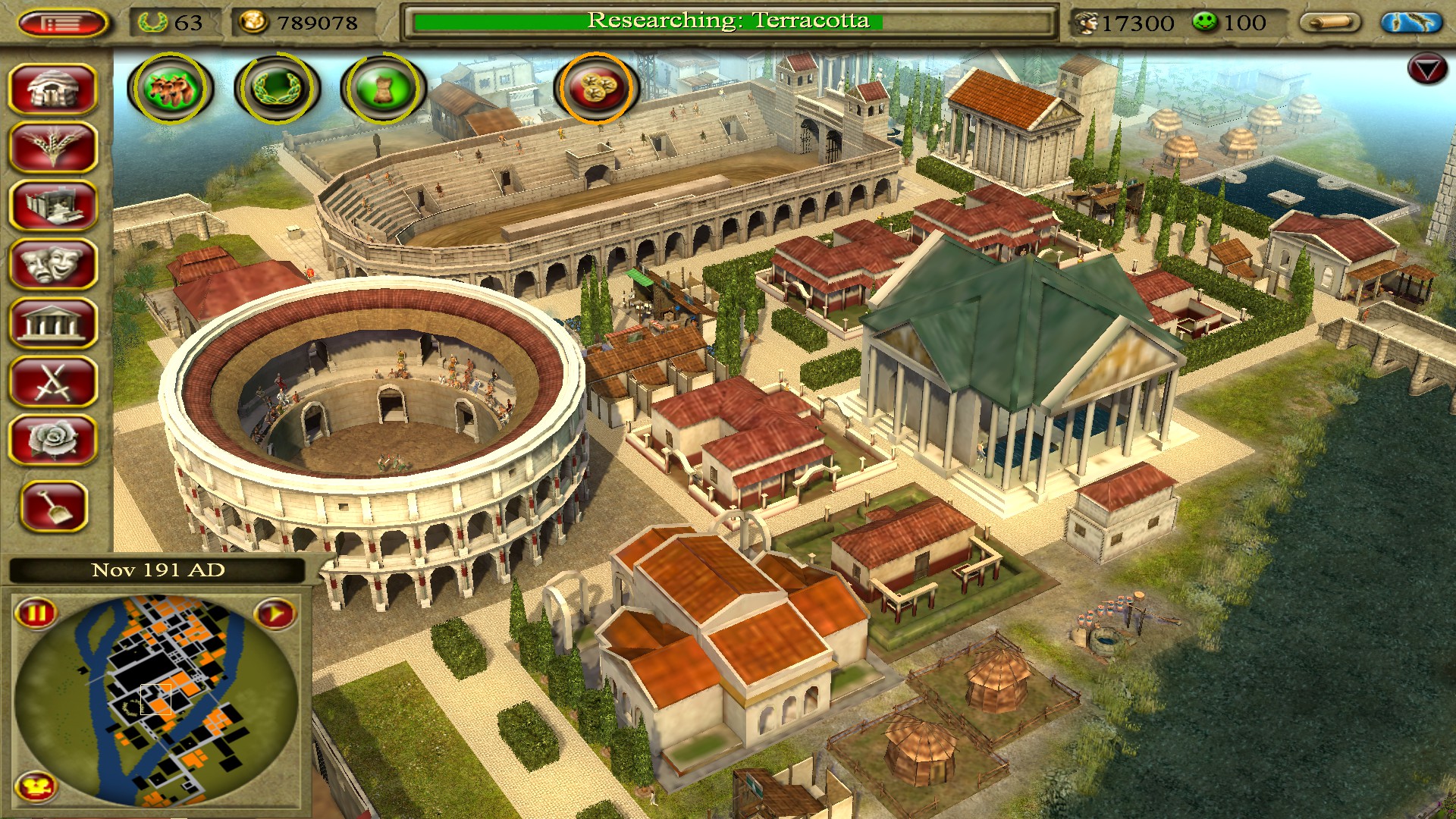Open the stone warehouse building category
Screen dimensions: 1456x819
click(x=53, y=206)
